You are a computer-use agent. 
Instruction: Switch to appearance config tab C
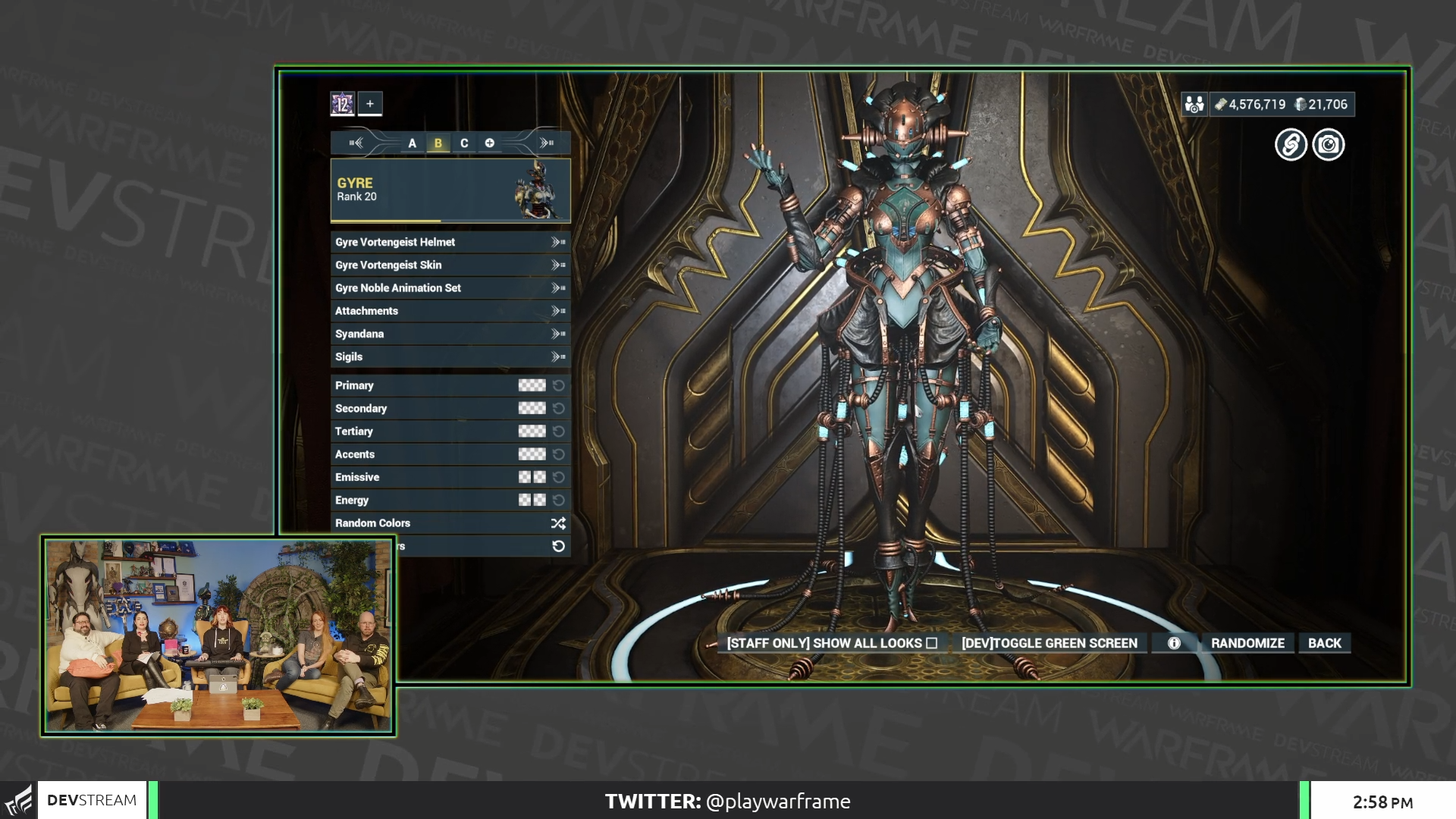pyautogui.click(x=464, y=143)
